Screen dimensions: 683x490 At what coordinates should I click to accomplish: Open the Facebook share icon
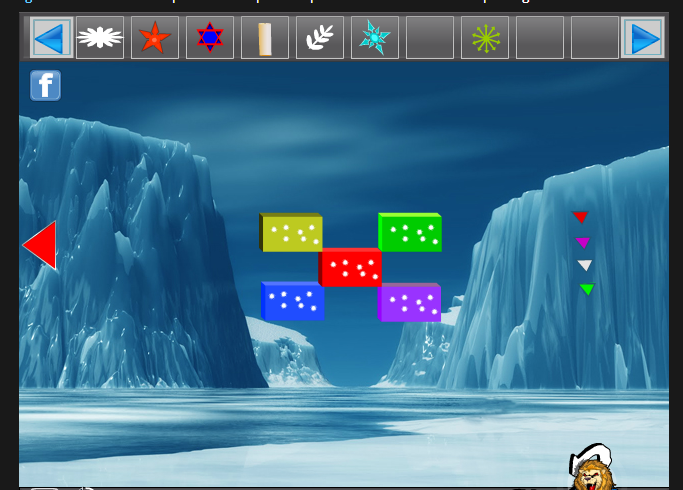tap(45, 85)
